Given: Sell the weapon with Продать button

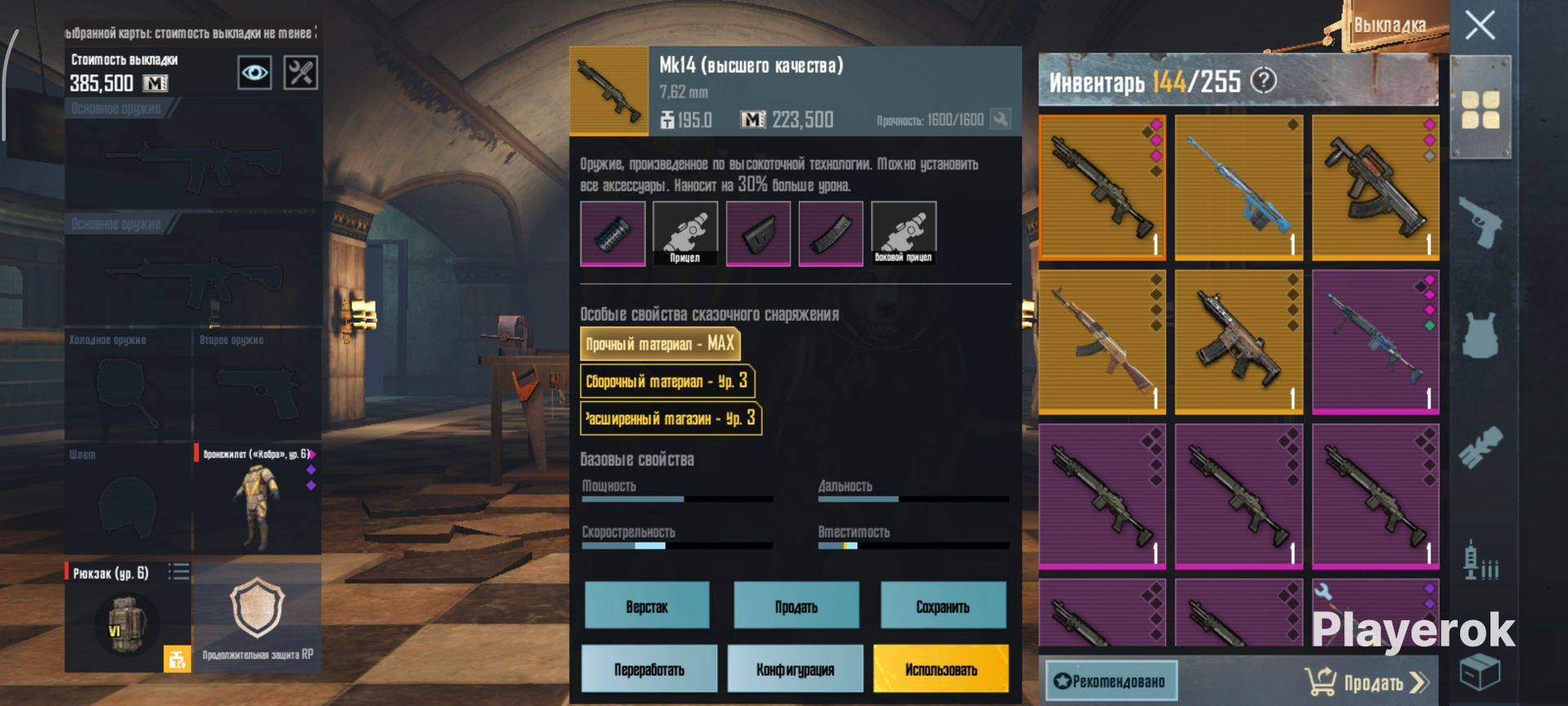Looking at the screenshot, I should coord(796,606).
